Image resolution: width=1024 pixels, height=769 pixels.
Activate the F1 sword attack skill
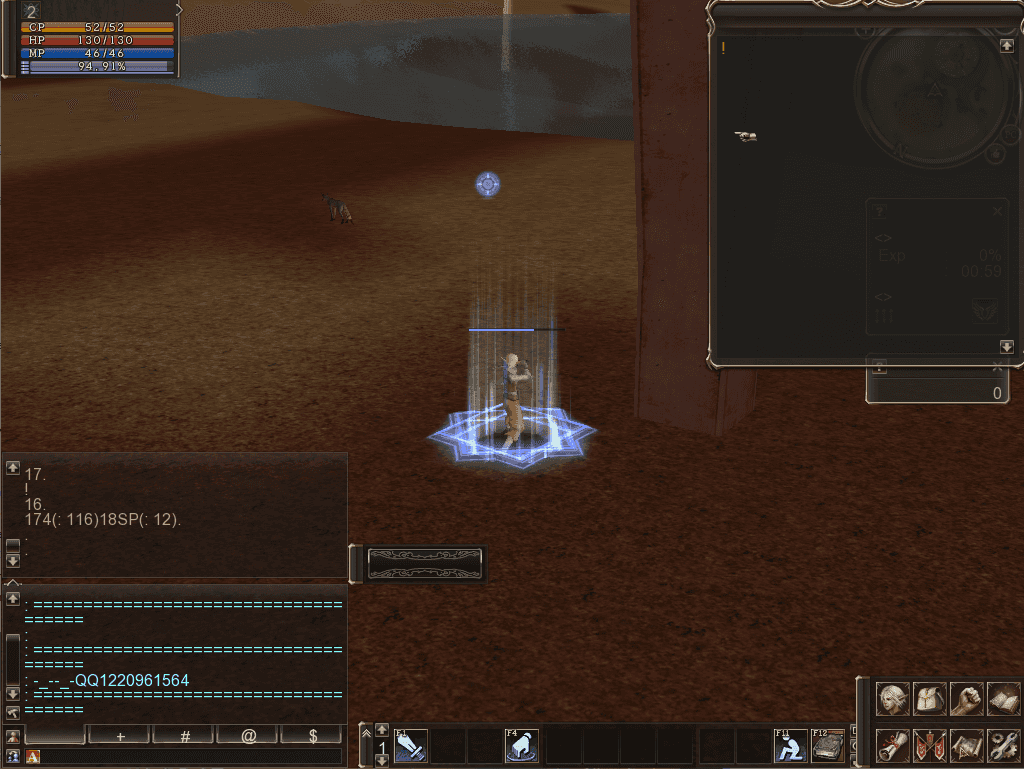pyautogui.click(x=411, y=745)
